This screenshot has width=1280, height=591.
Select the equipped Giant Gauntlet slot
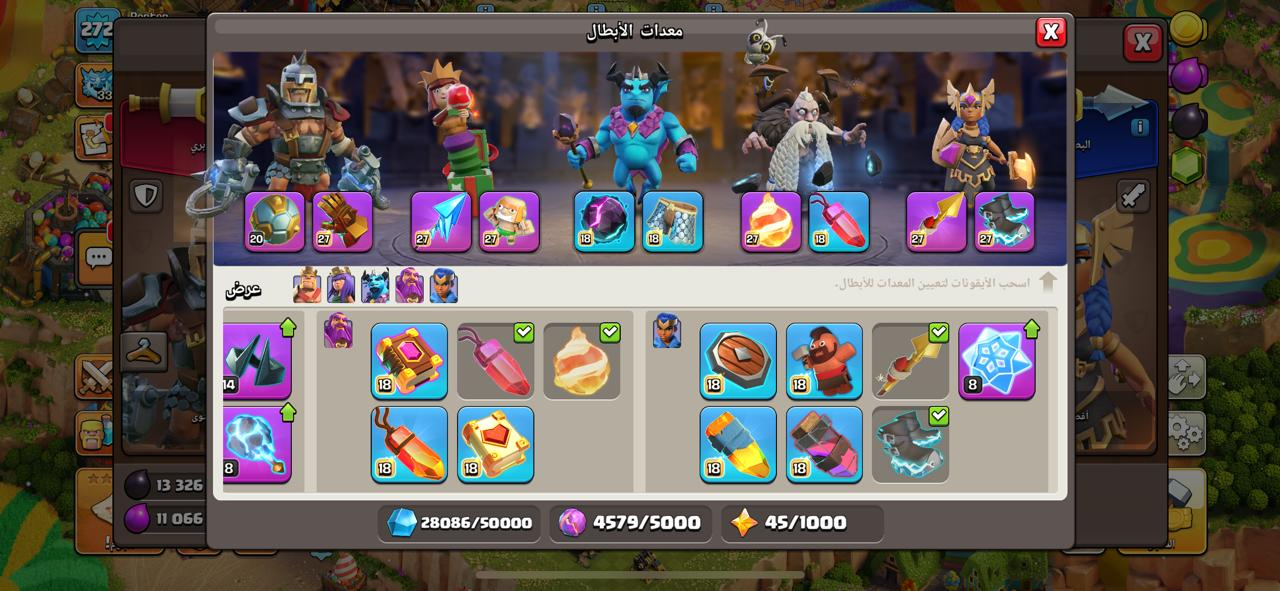coord(342,221)
